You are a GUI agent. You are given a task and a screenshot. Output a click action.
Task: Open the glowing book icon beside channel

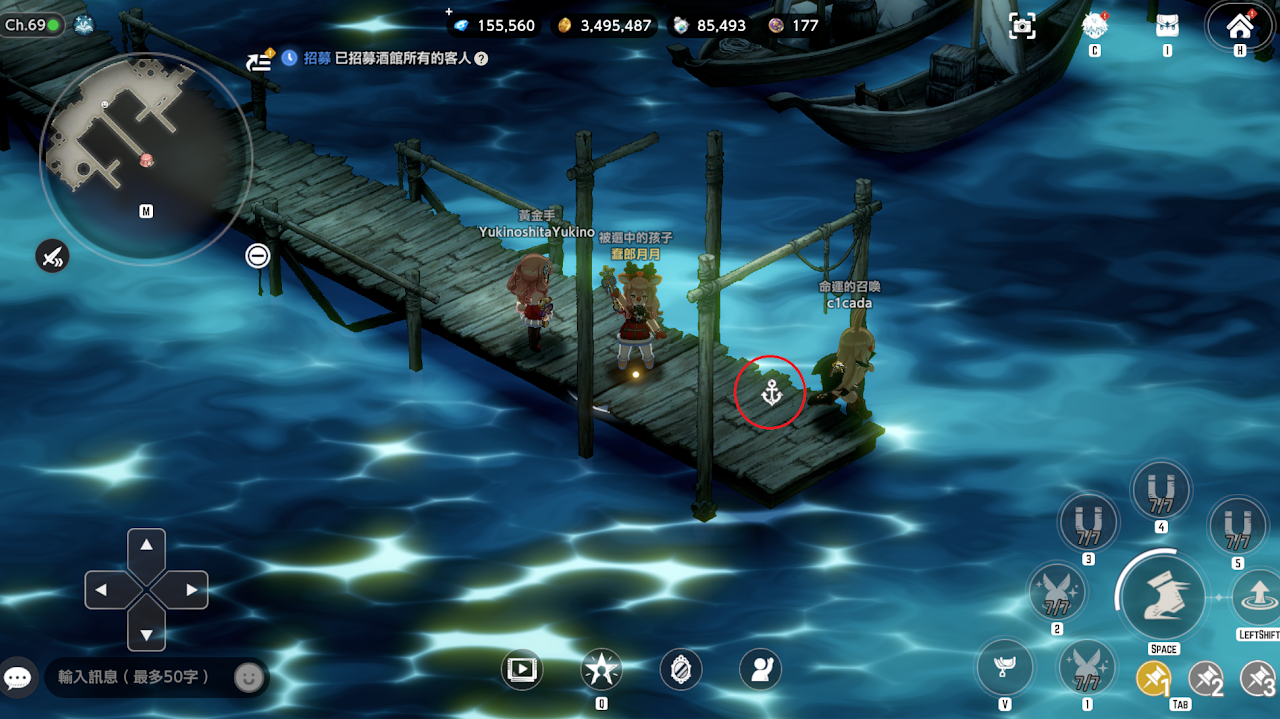coord(84,25)
